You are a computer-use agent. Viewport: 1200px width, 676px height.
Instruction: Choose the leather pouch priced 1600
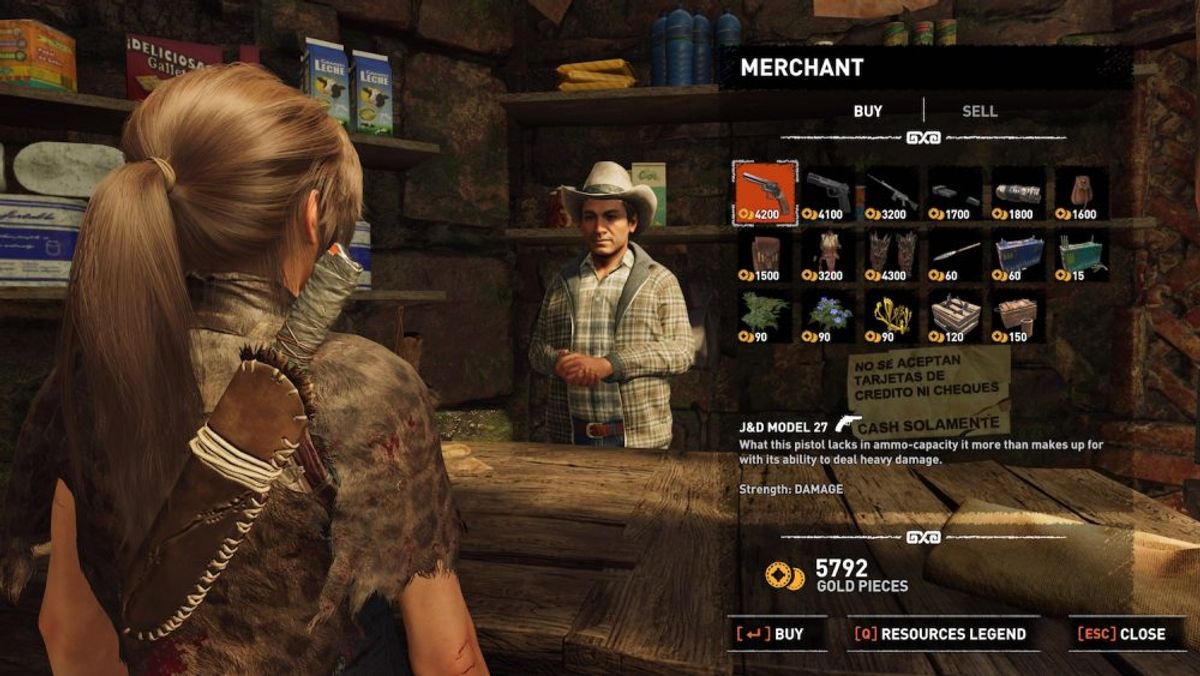click(1082, 192)
